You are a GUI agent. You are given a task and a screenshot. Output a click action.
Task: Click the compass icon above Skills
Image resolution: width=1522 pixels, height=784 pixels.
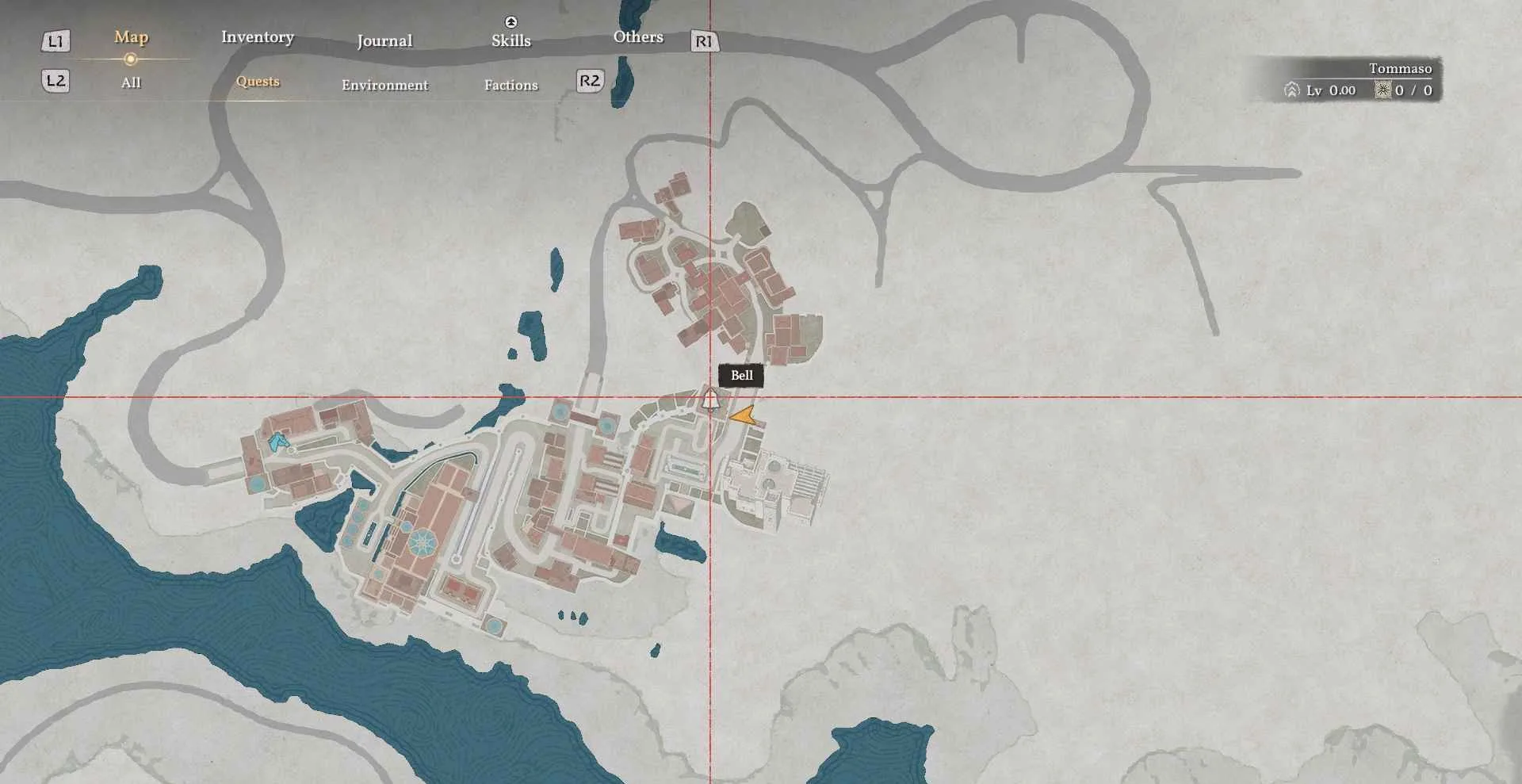[511, 22]
